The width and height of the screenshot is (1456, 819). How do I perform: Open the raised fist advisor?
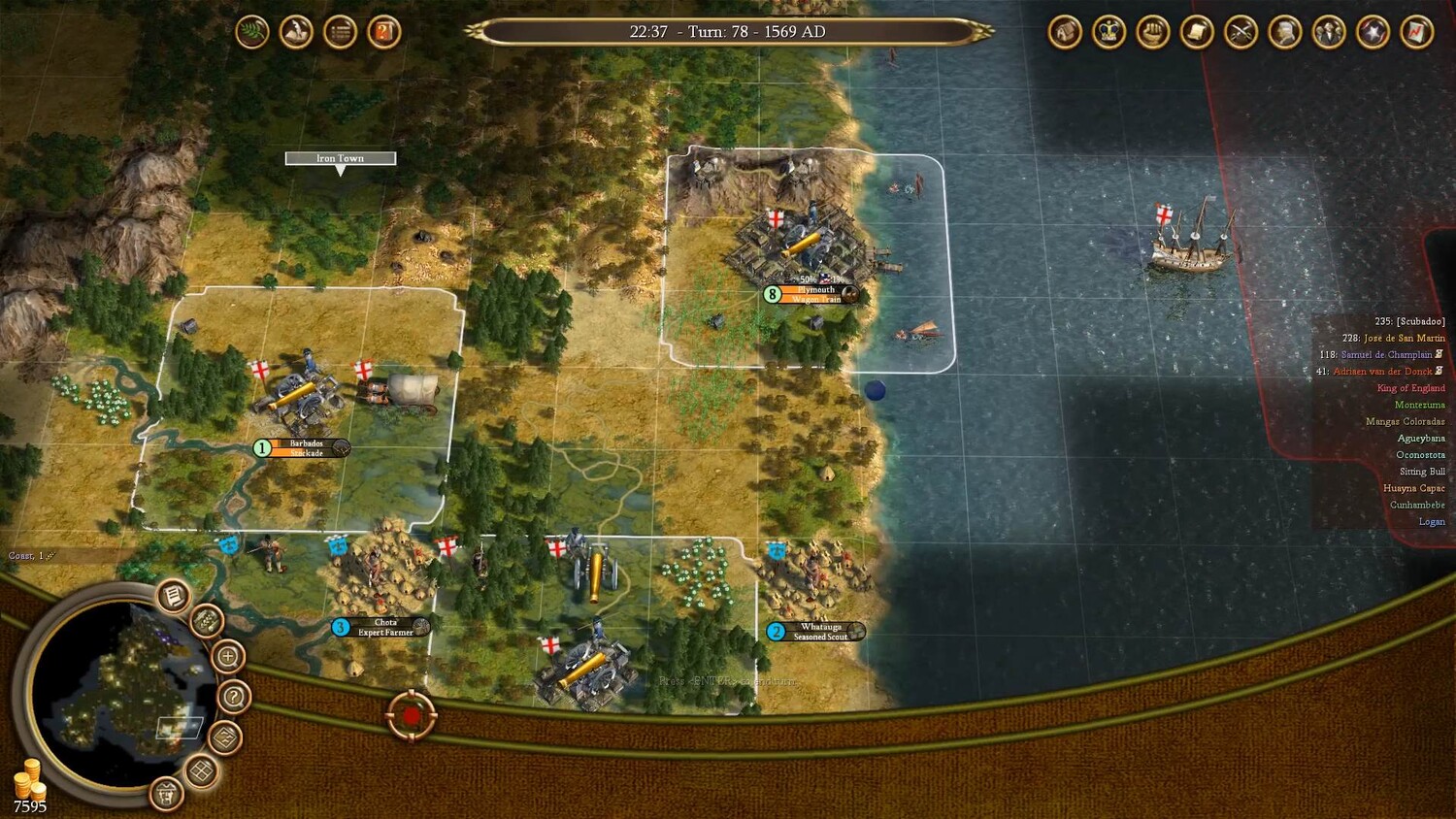click(x=1152, y=32)
